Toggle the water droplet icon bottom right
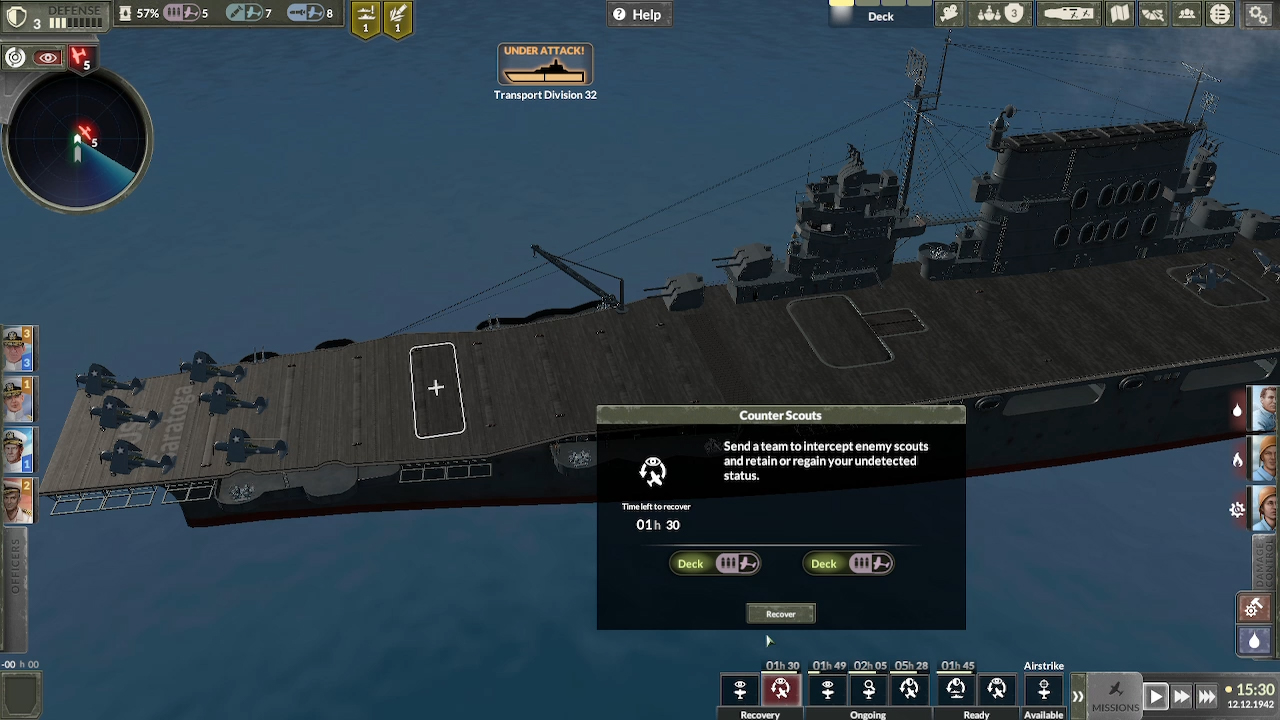 point(1253,641)
